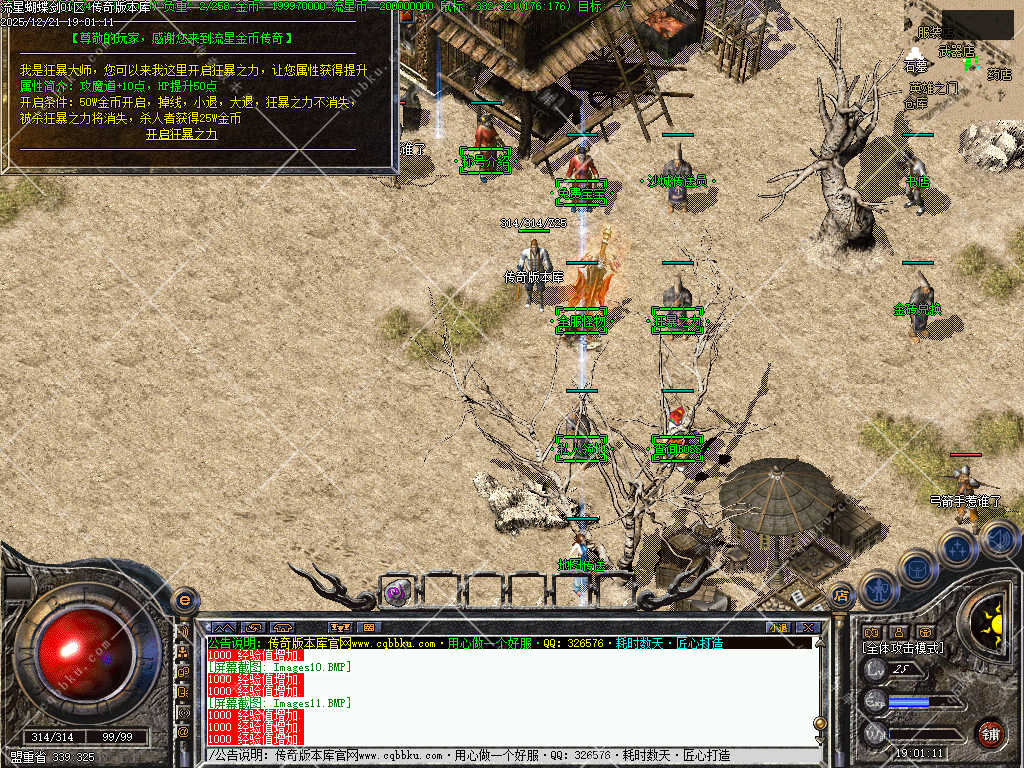The height and width of the screenshot is (768, 1024).
Task: Click the round orange e button
Action: point(184,600)
